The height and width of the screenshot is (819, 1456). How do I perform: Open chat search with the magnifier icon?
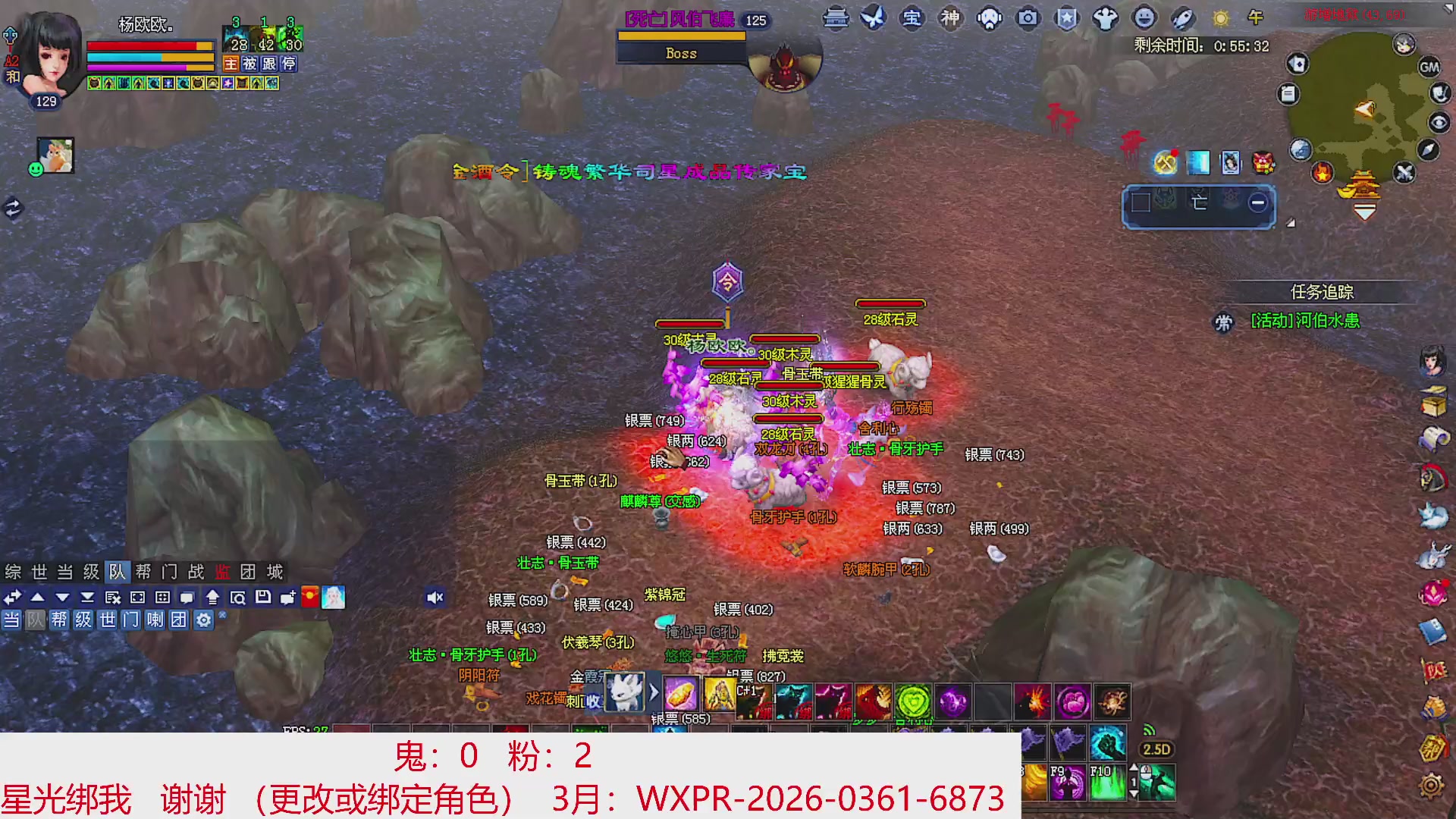pyautogui.click(x=240, y=597)
